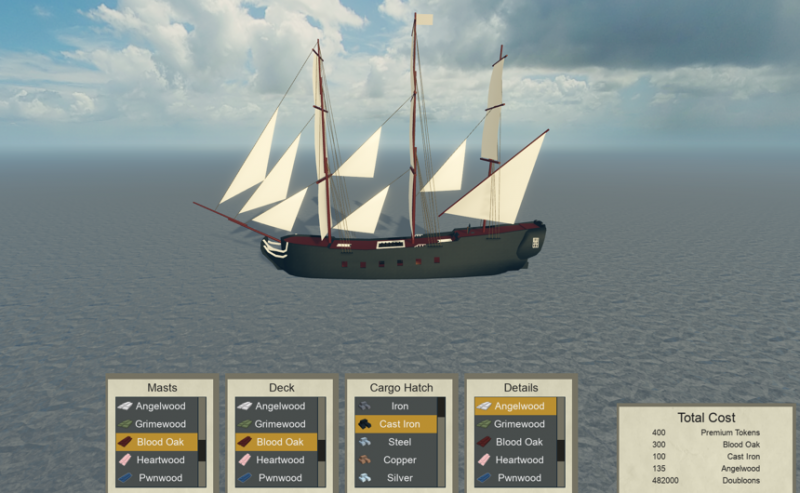Screen dimensions: 800x493
Task: Choose Grimewood in the Masts list
Action: 156,424
